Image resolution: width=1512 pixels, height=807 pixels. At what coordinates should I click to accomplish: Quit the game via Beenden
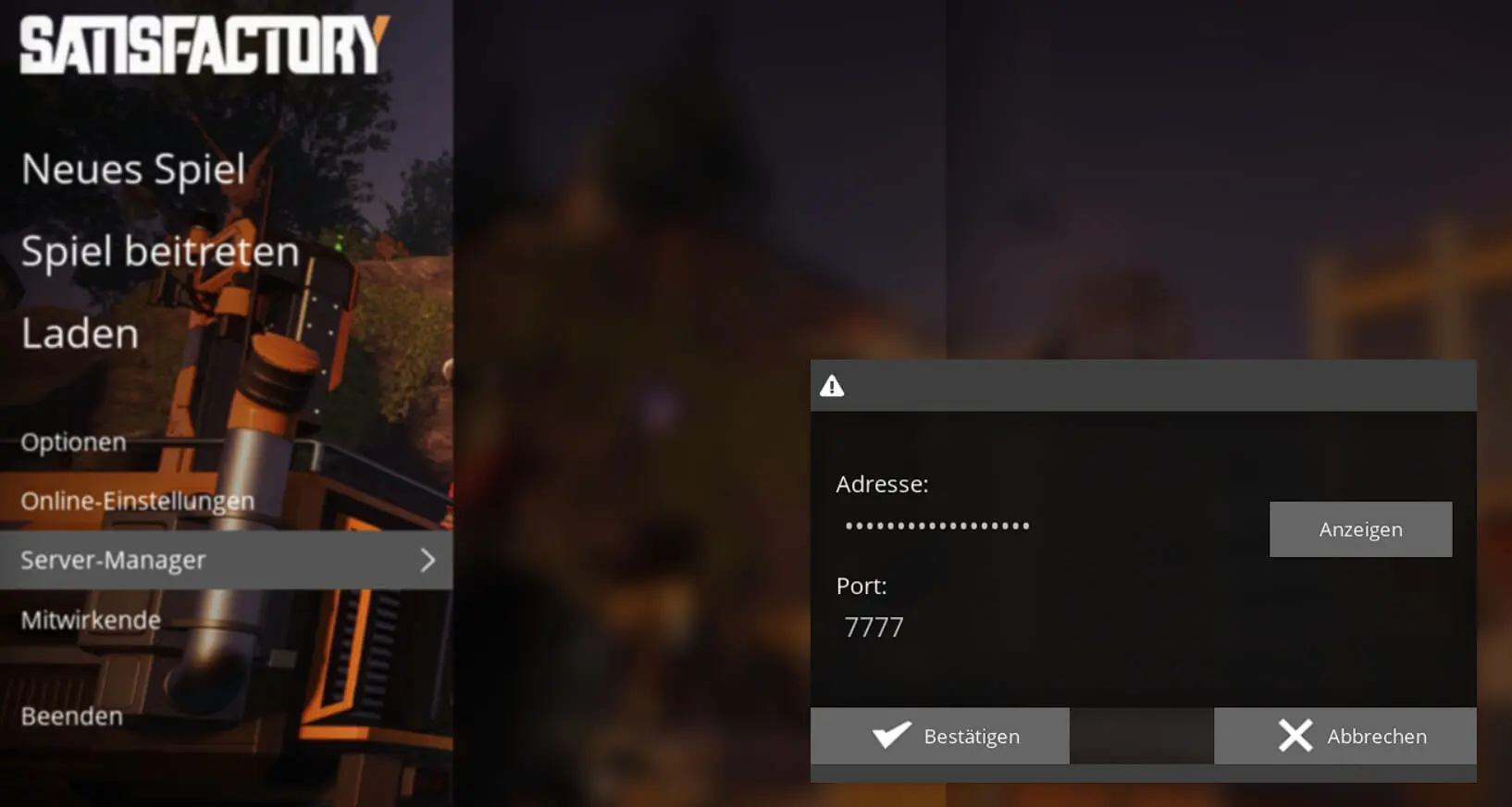(x=71, y=715)
